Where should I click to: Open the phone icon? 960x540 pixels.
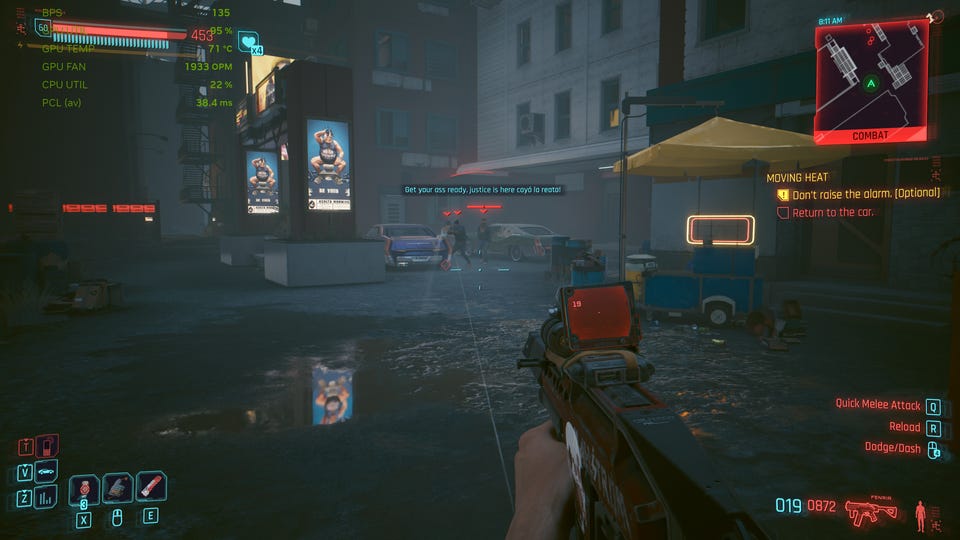(x=46, y=446)
